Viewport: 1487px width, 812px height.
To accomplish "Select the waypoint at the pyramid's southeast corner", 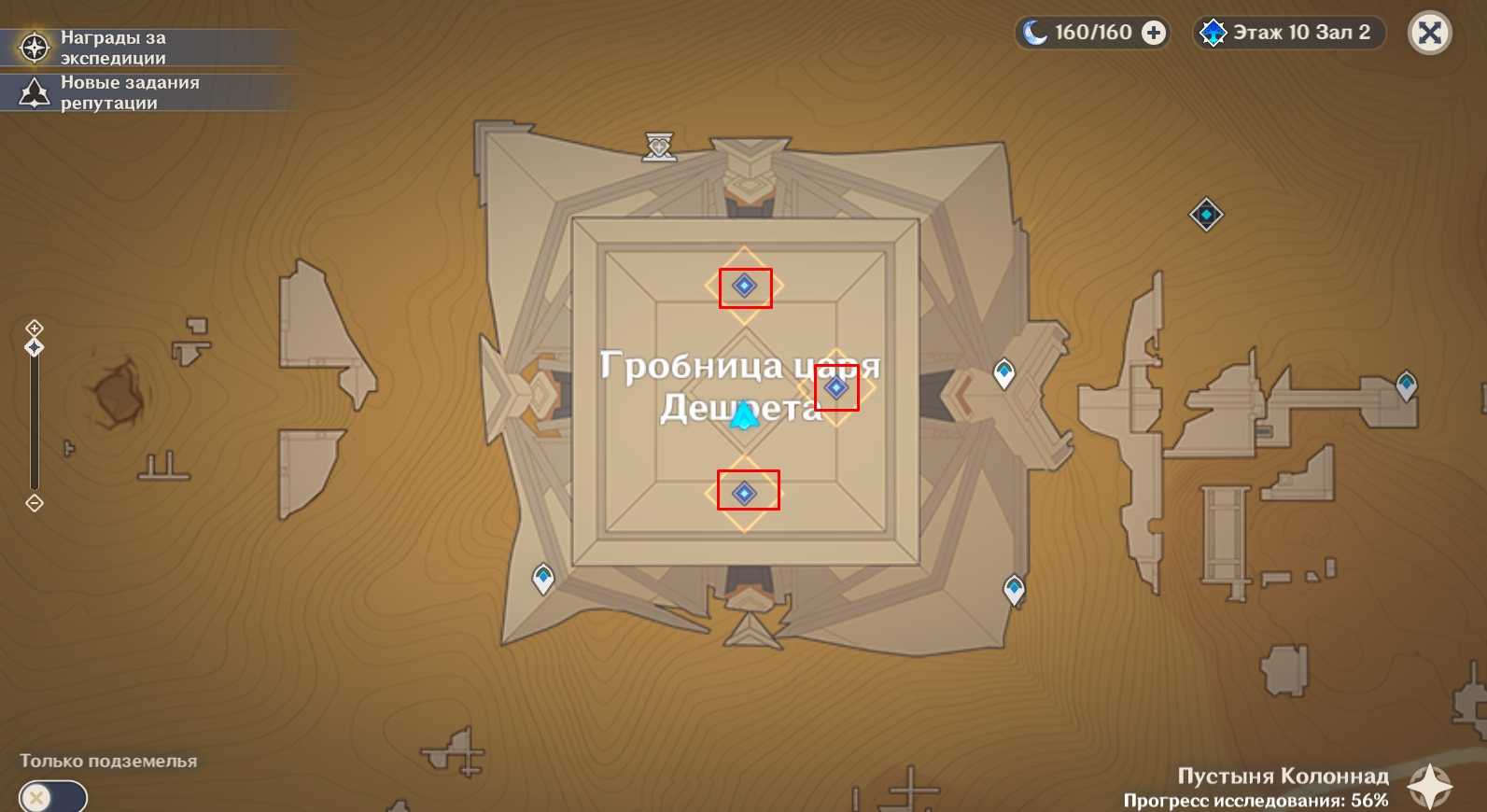I will 1014,590.
